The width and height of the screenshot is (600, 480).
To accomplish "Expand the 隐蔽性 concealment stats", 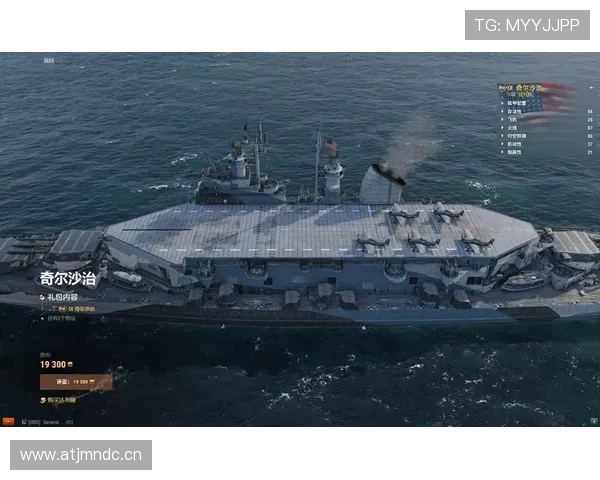I will point(514,152).
